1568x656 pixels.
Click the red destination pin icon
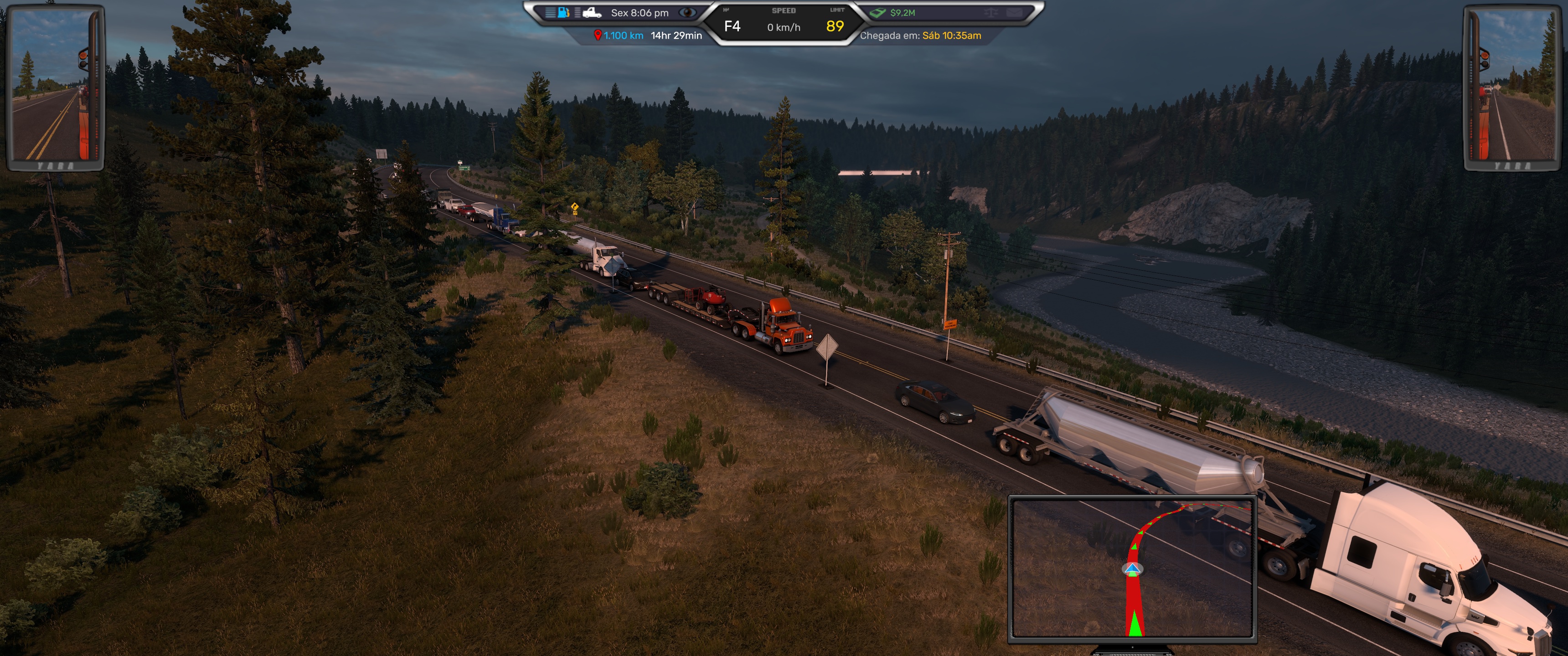tap(597, 35)
